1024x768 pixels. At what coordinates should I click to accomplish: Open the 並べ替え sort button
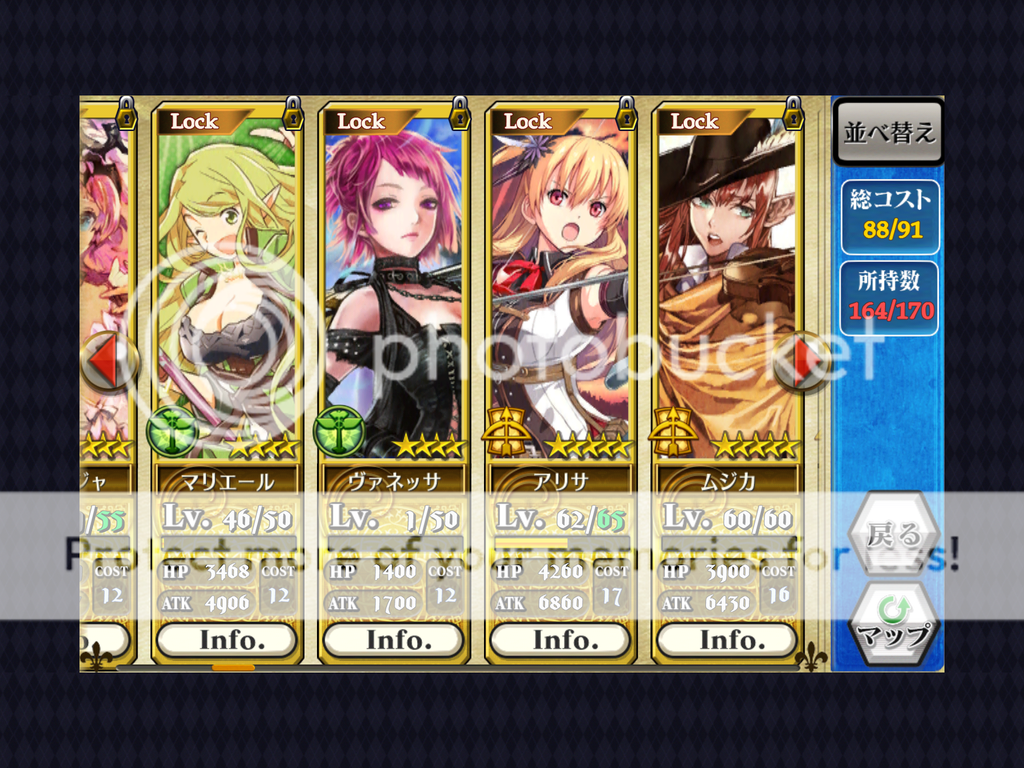click(889, 134)
